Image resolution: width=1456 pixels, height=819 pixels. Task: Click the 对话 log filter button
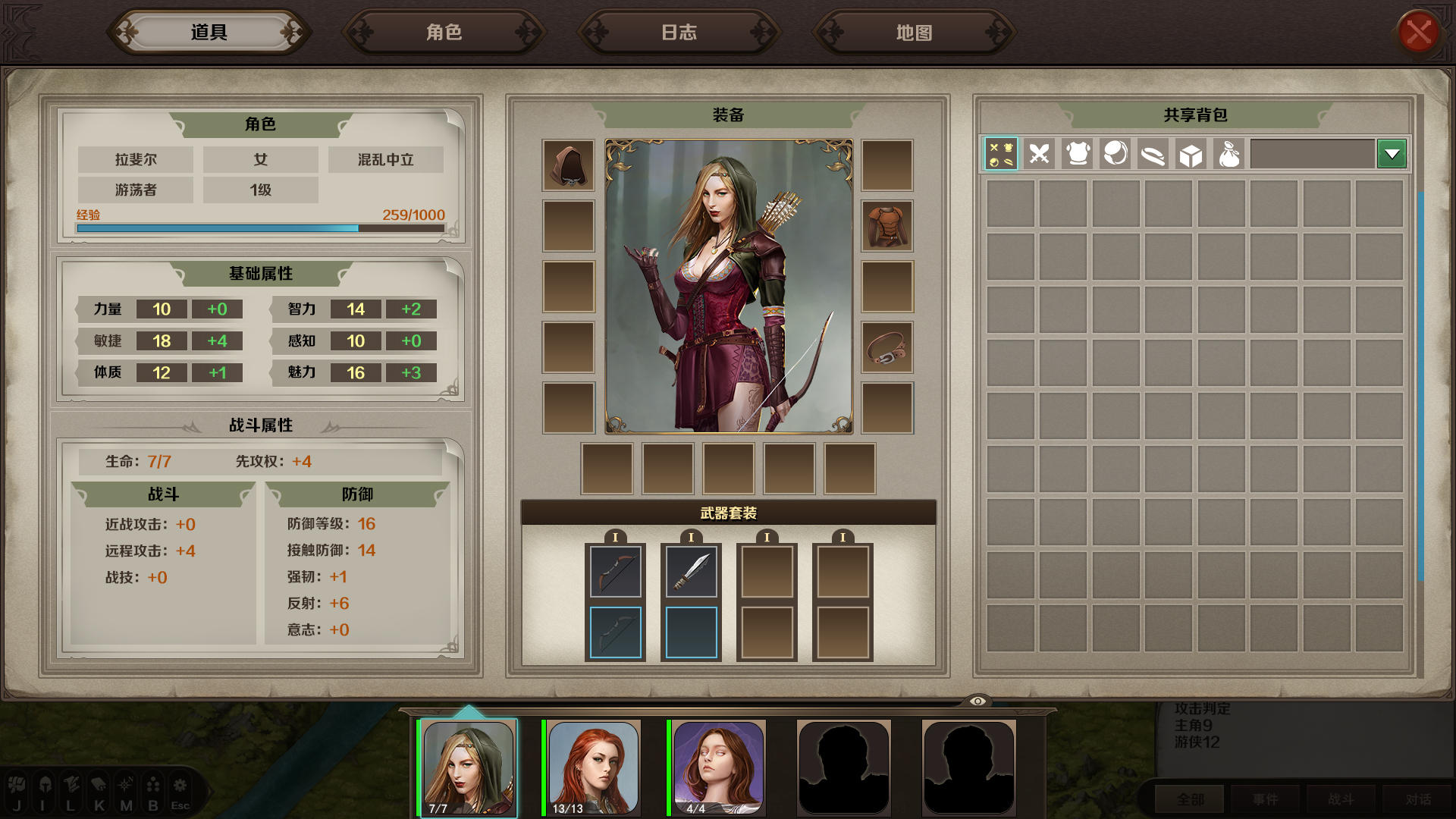click(1417, 799)
